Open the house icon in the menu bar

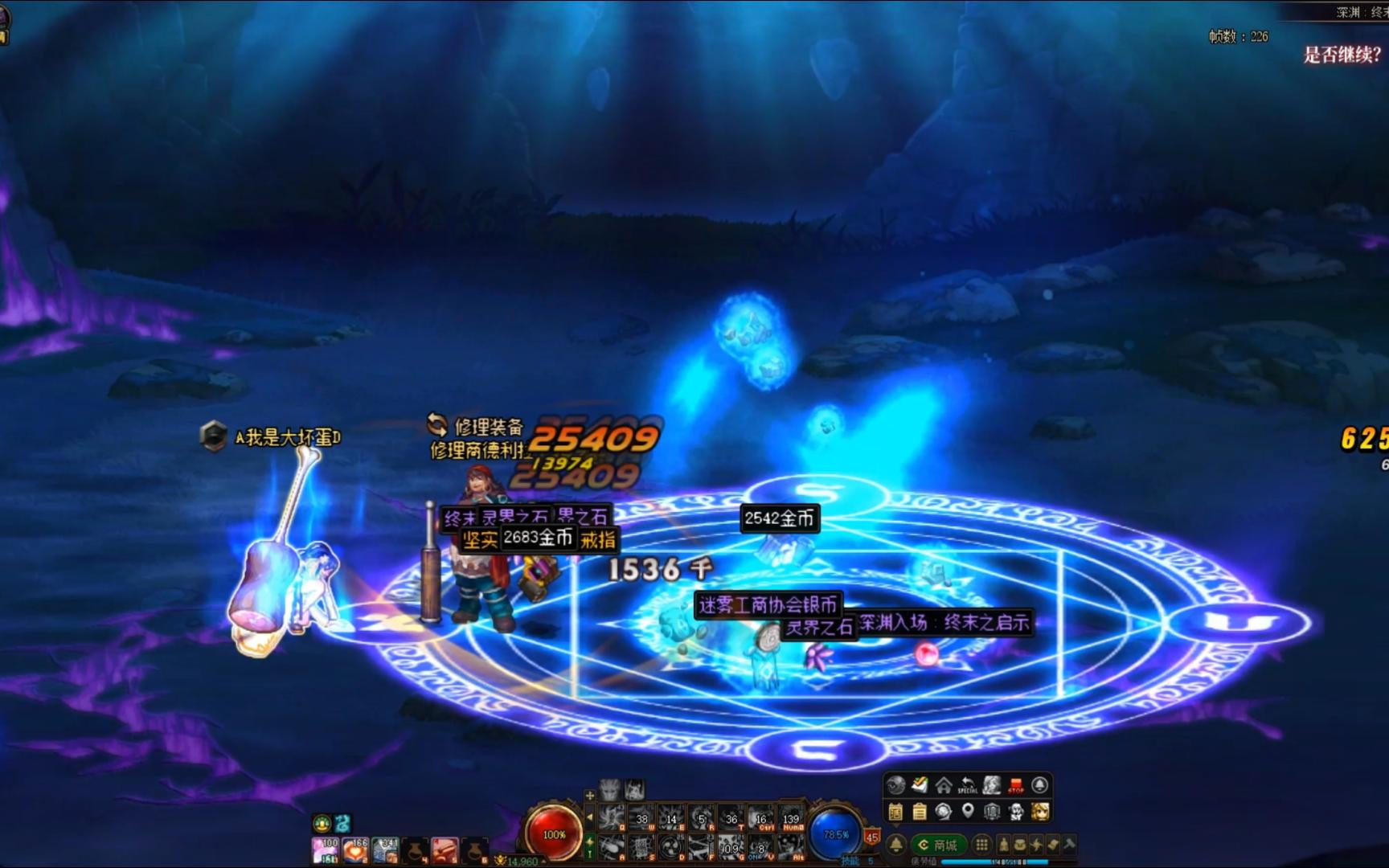point(944,785)
